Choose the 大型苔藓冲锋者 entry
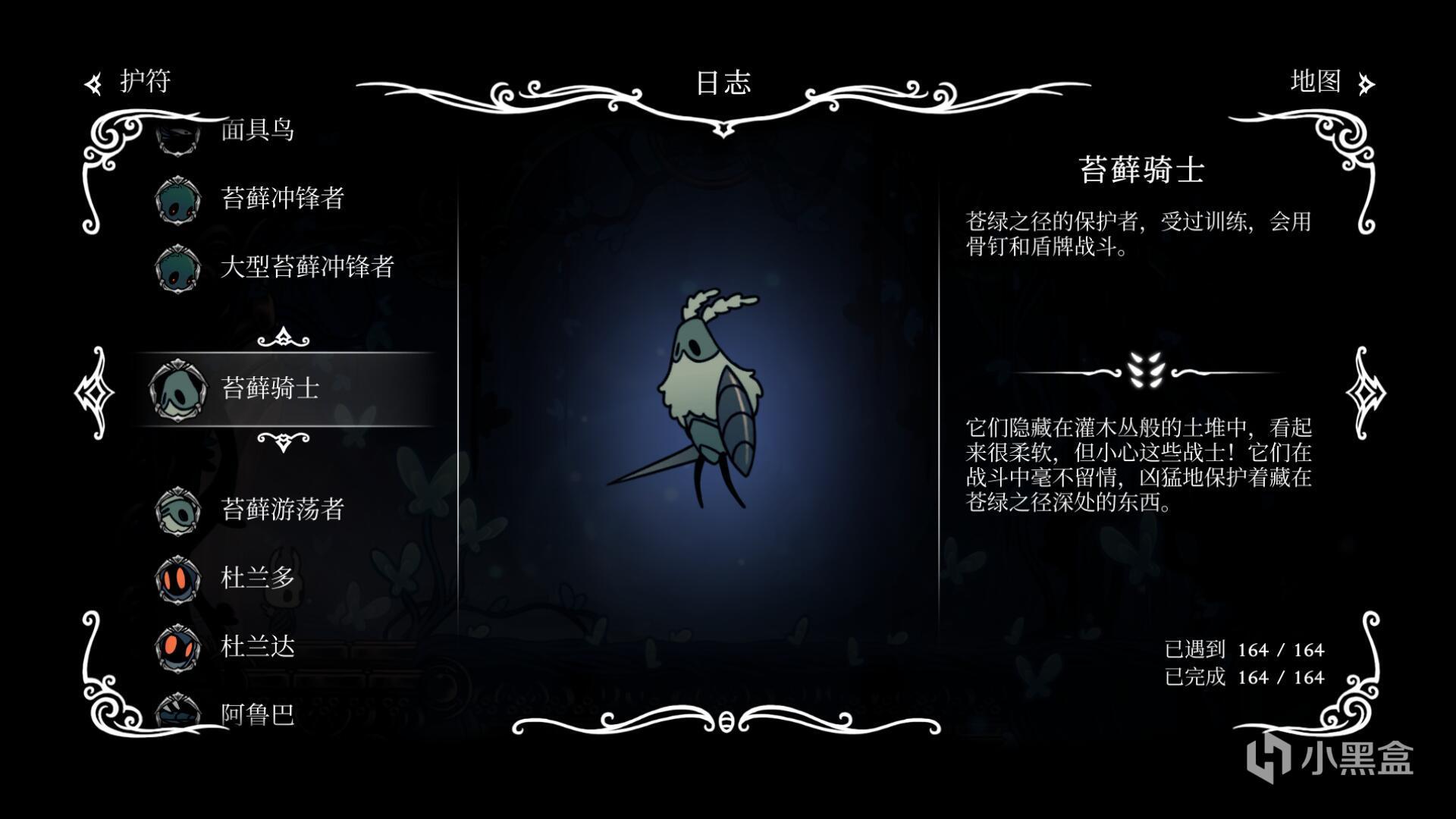 click(x=306, y=267)
